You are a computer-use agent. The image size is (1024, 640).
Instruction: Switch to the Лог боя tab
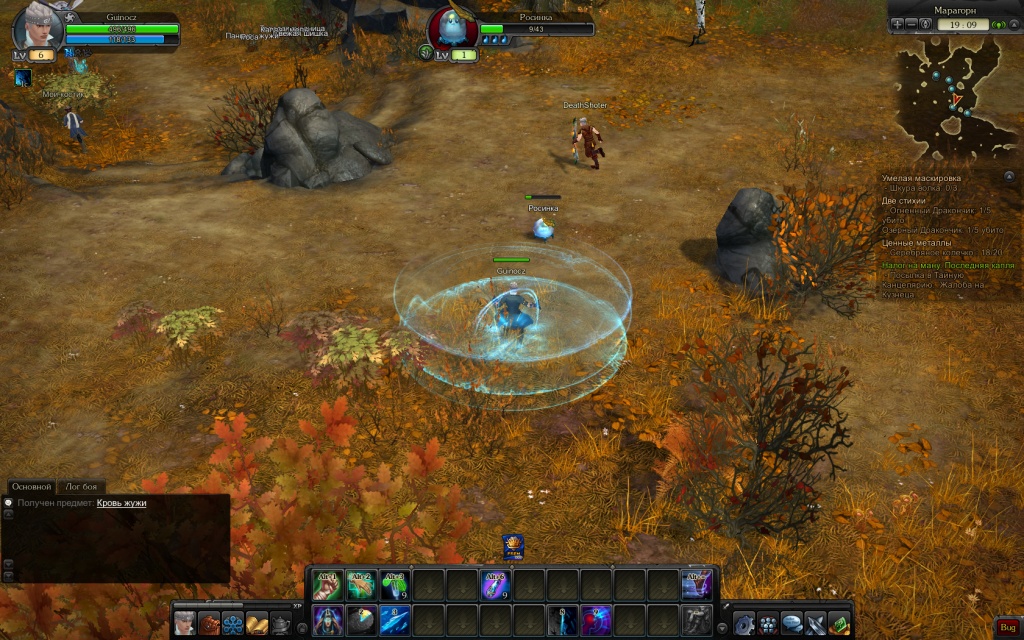click(82, 486)
